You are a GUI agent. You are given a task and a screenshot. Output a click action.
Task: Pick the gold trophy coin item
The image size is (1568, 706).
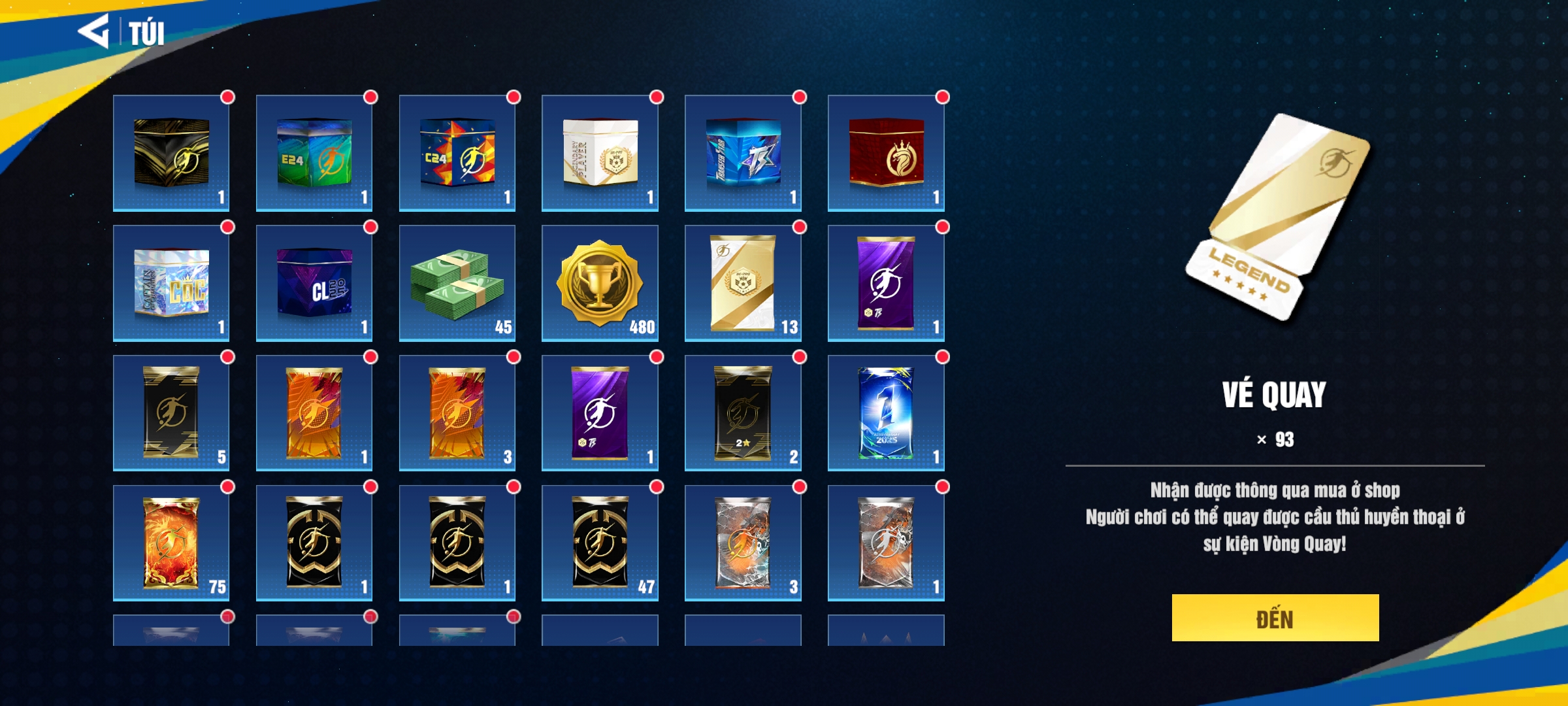600,283
